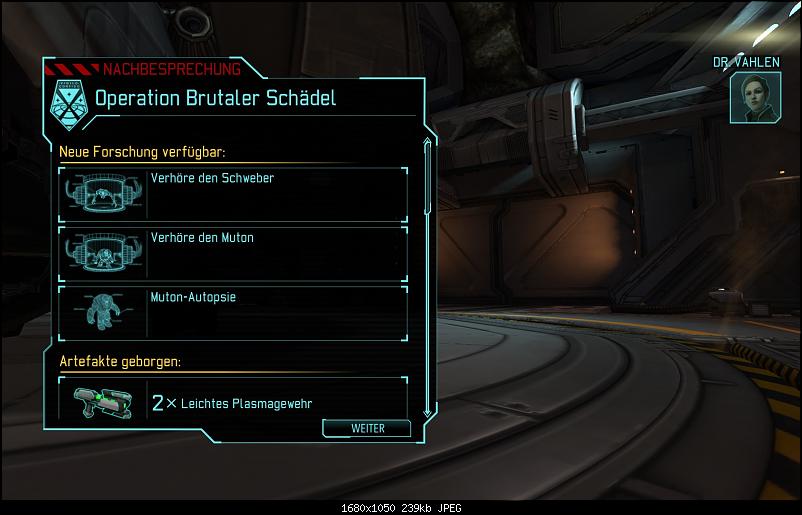Select the Leichtes Plasmagewehr artifact row
Viewport: 802px width, 515px height.
233,402
